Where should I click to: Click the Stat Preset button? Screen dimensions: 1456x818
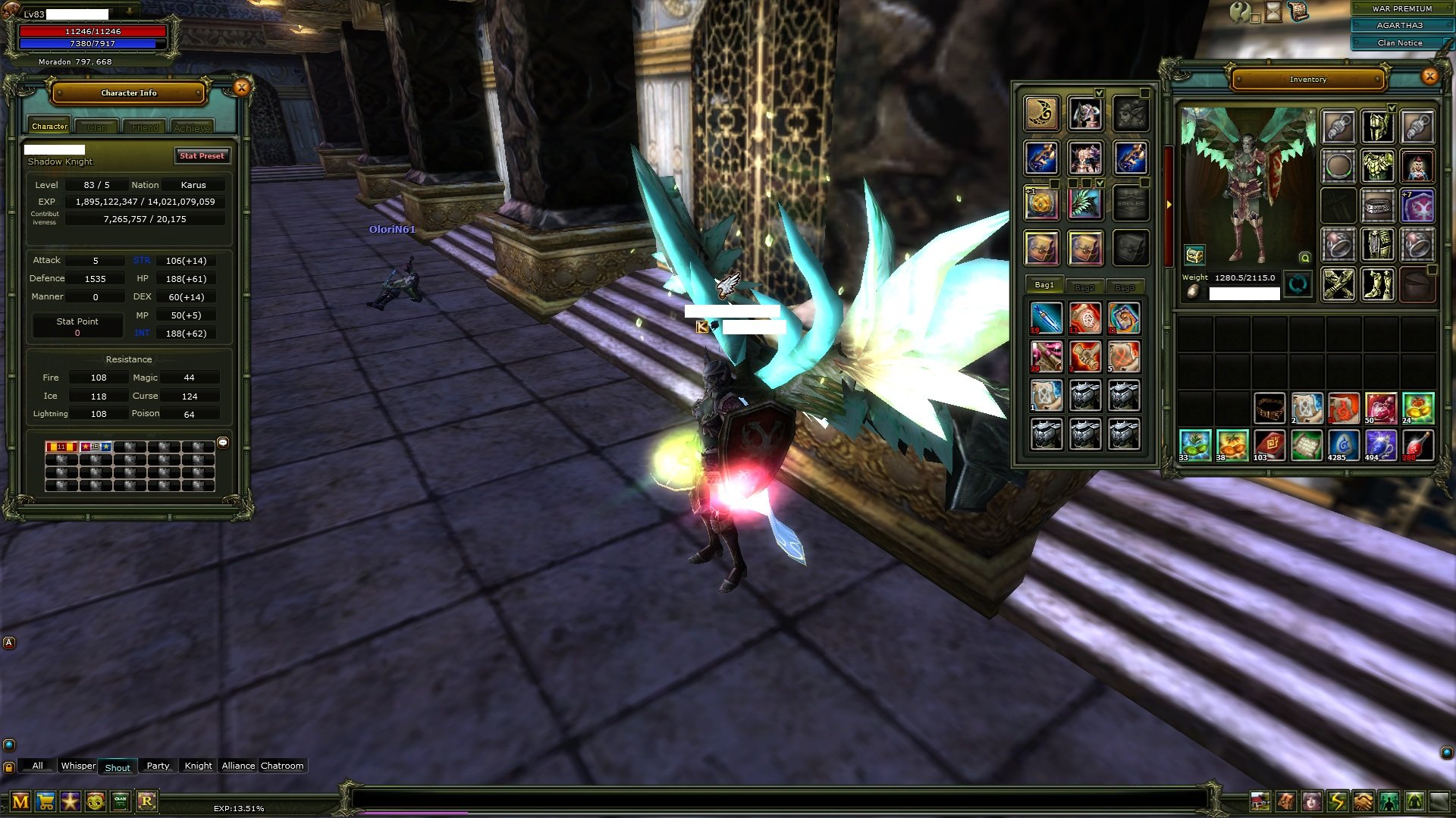point(202,155)
